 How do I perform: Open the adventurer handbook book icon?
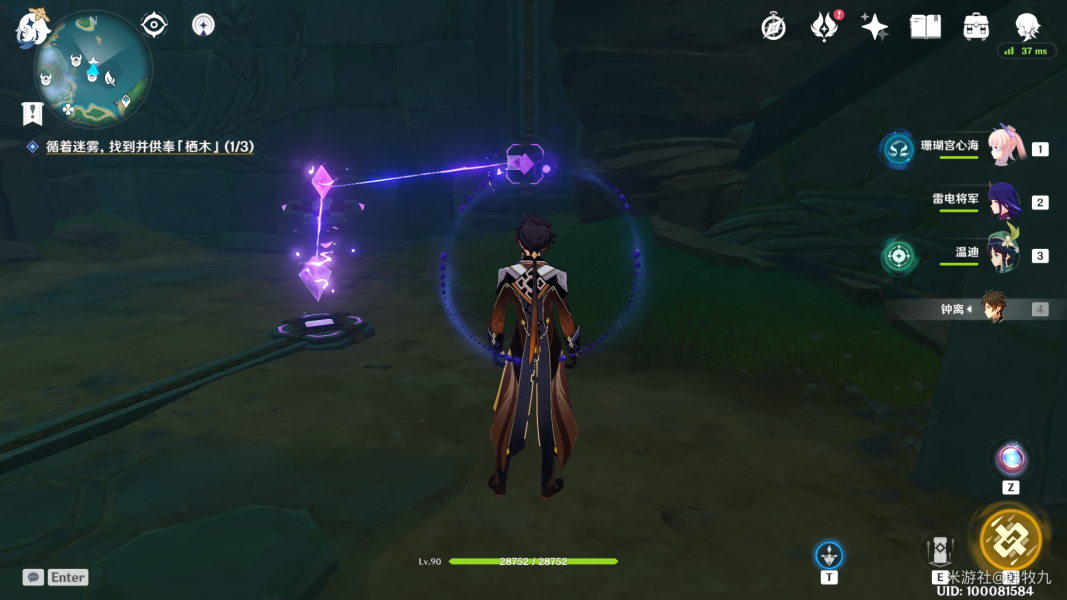point(925,27)
